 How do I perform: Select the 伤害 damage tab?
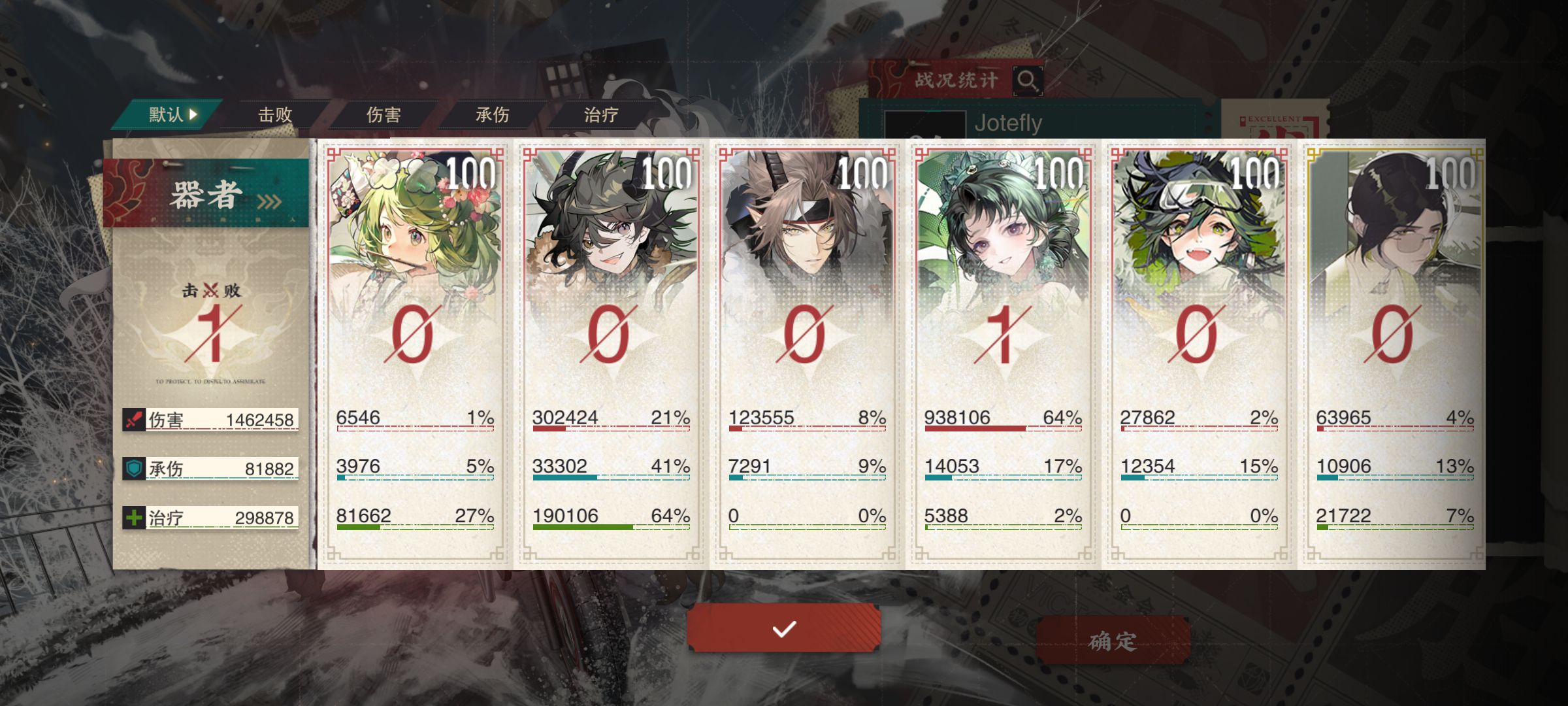tap(384, 115)
